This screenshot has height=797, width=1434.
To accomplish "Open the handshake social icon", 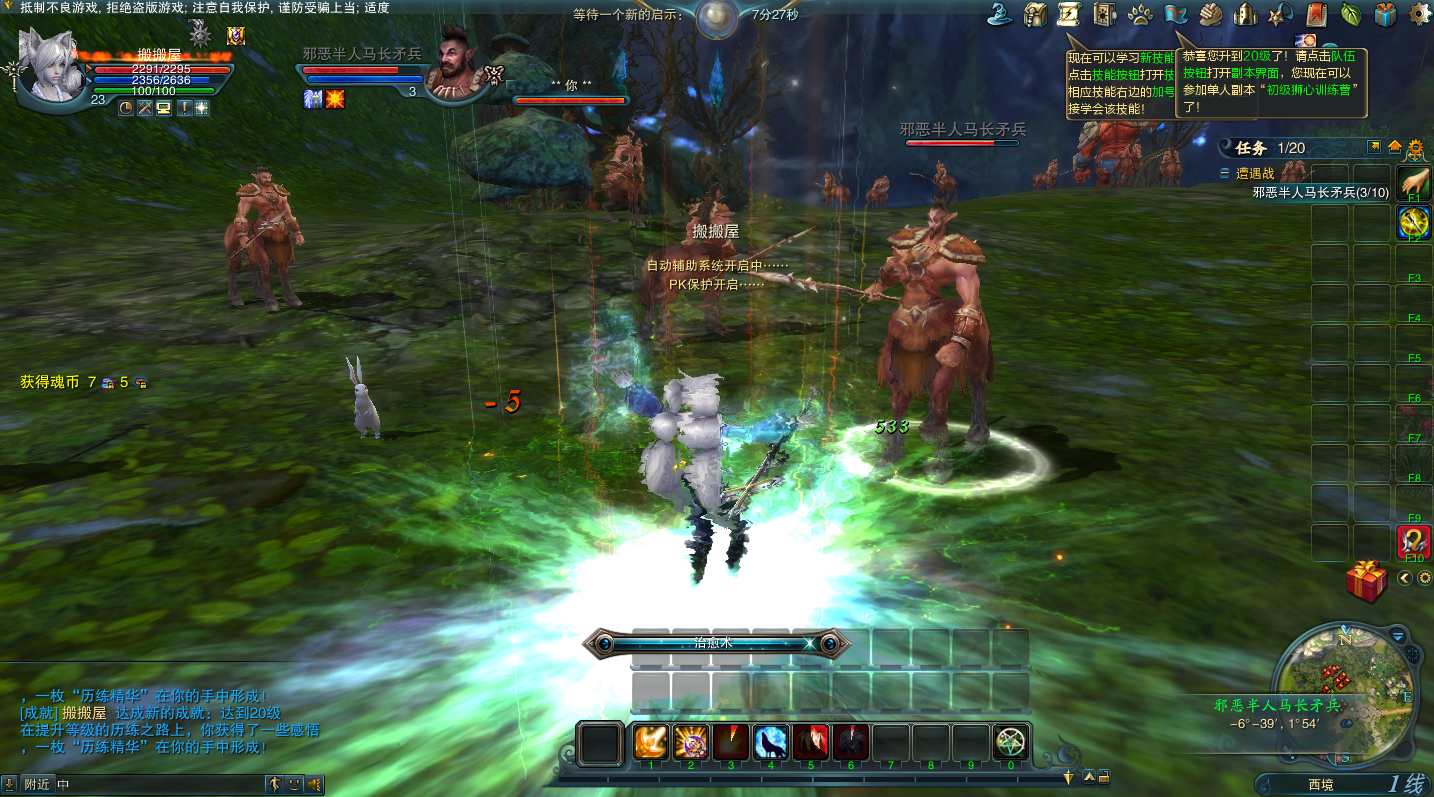I will pyautogui.click(x=1210, y=14).
